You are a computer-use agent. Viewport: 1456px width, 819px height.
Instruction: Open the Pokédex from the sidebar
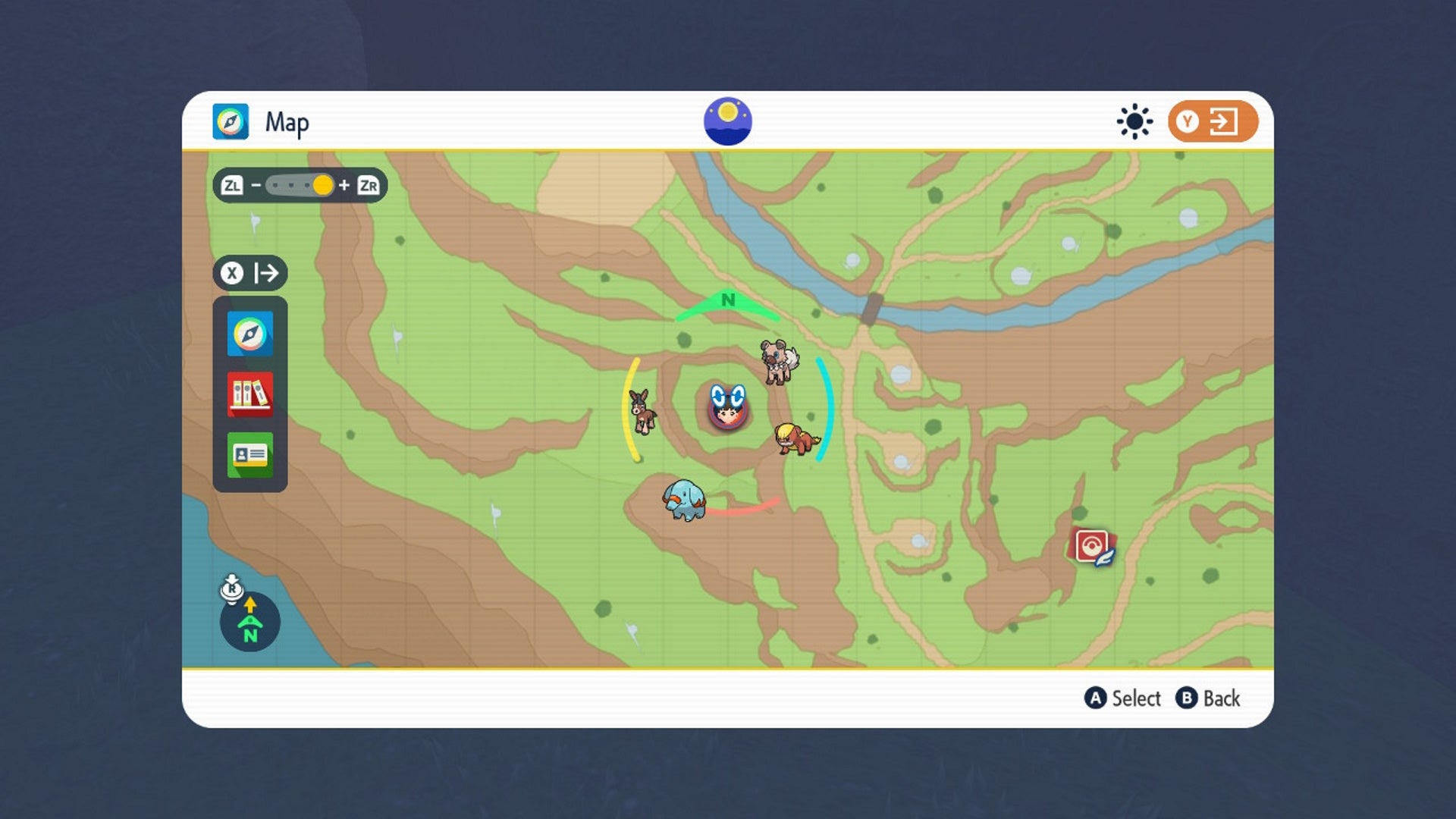(250, 395)
